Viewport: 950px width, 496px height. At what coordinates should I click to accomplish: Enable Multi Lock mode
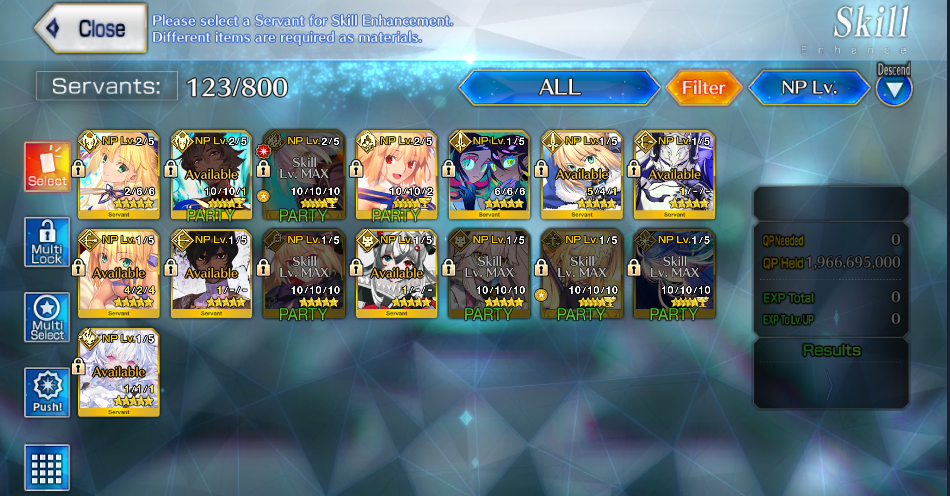(47, 242)
